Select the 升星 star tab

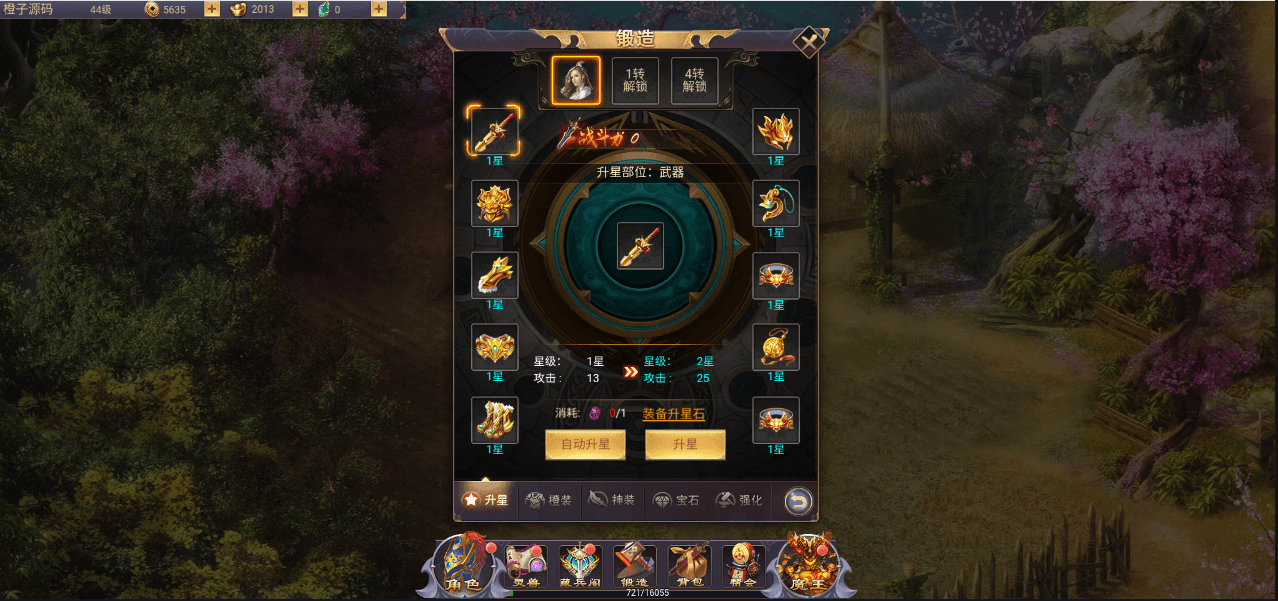click(486, 499)
